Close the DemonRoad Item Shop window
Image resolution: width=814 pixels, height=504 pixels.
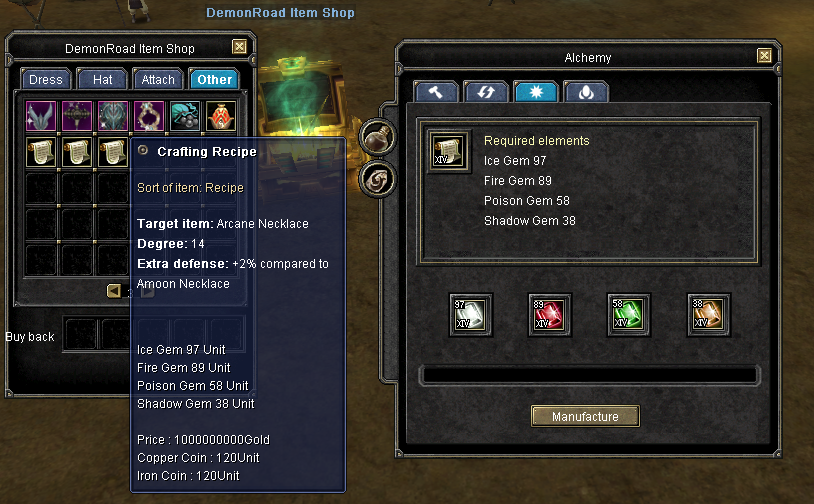[x=239, y=47]
